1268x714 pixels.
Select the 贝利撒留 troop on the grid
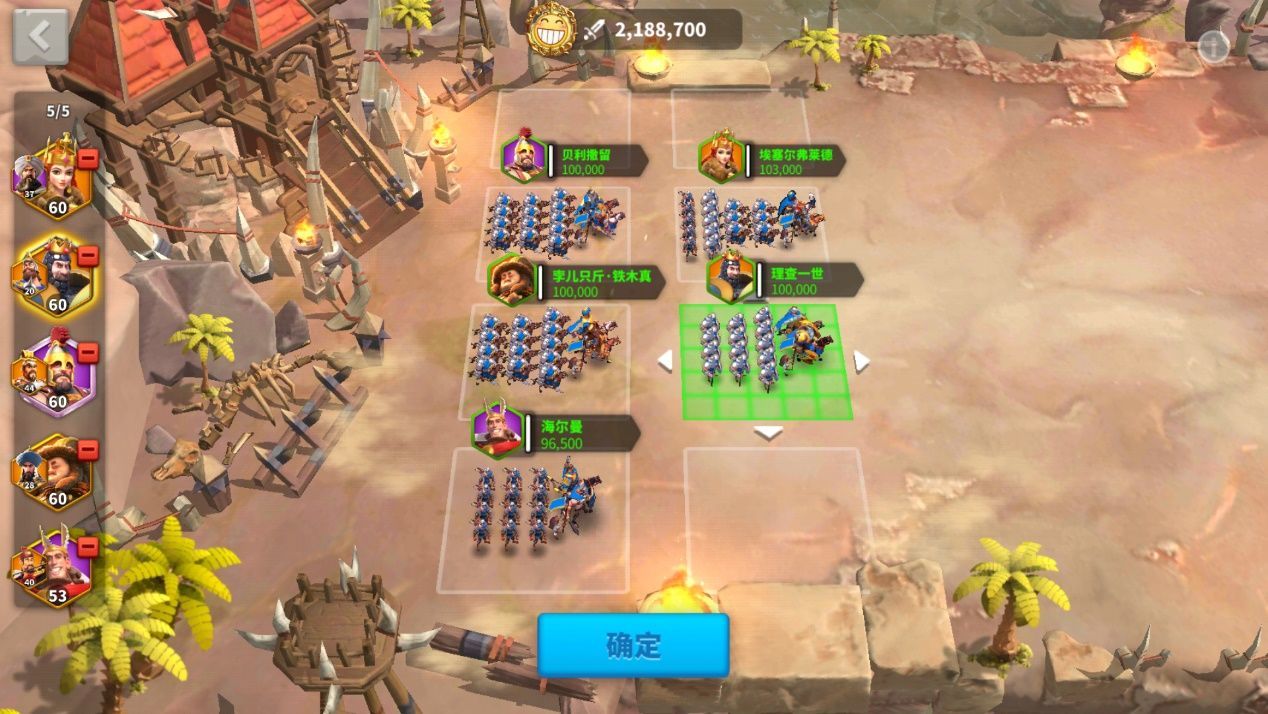click(556, 218)
